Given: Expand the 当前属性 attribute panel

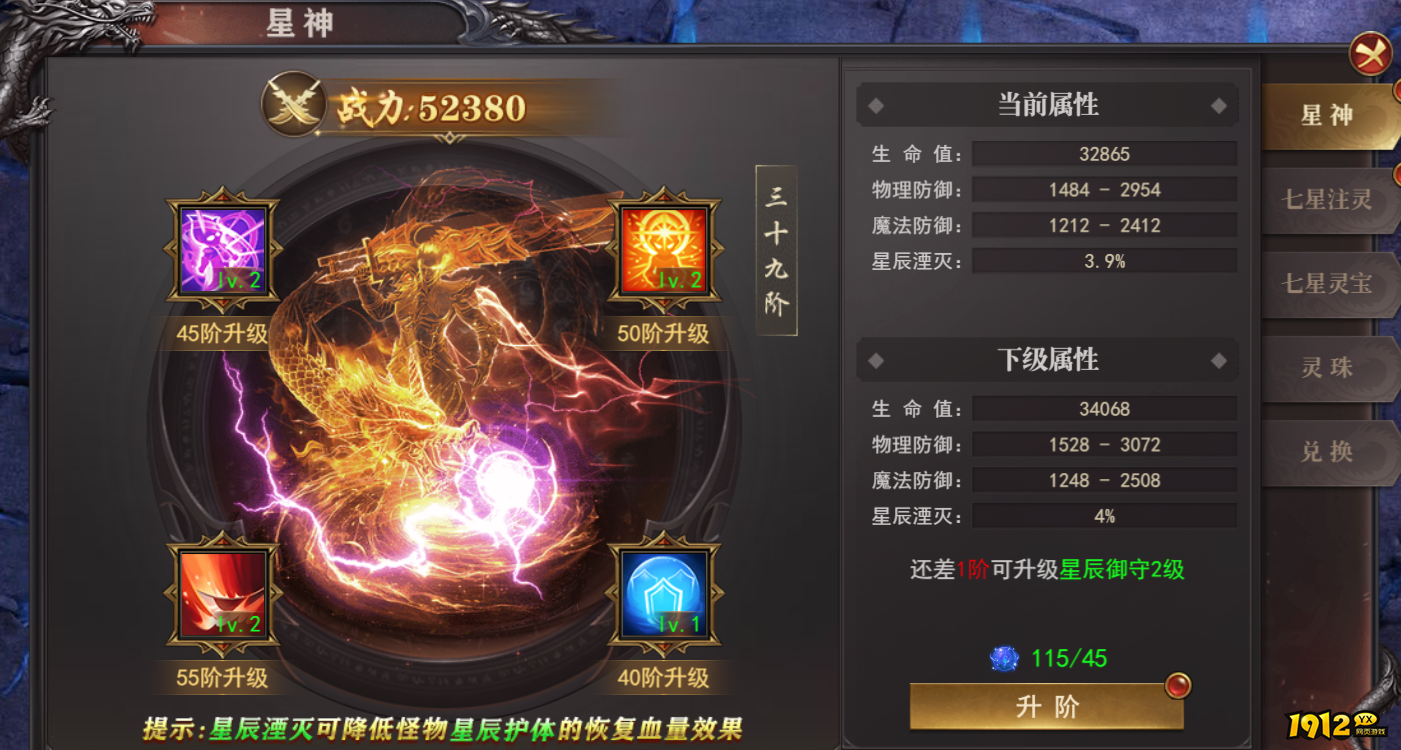Looking at the screenshot, I should 1046,104.
